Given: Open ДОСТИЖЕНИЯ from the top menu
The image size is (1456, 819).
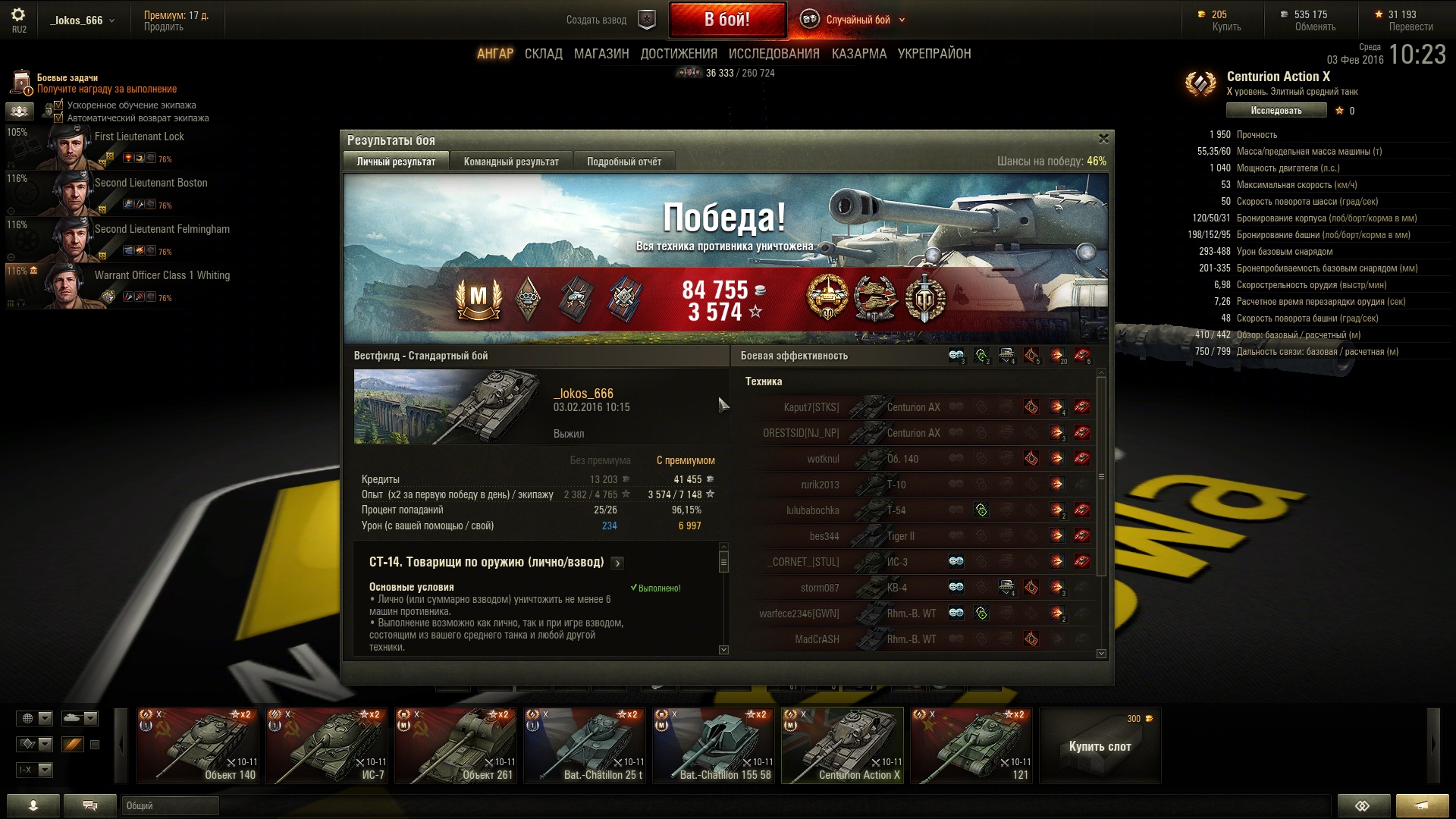Looking at the screenshot, I should pyautogui.click(x=679, y=54).
